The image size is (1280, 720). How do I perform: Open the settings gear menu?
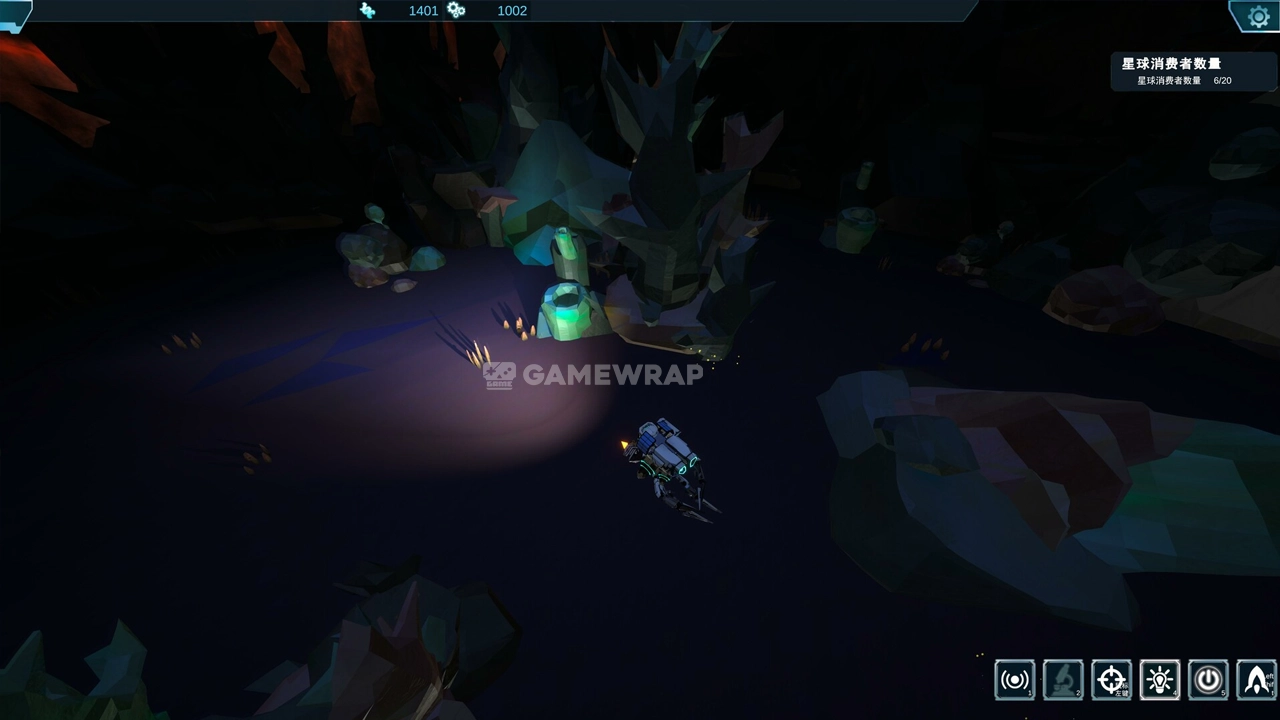pos(1258,16)
